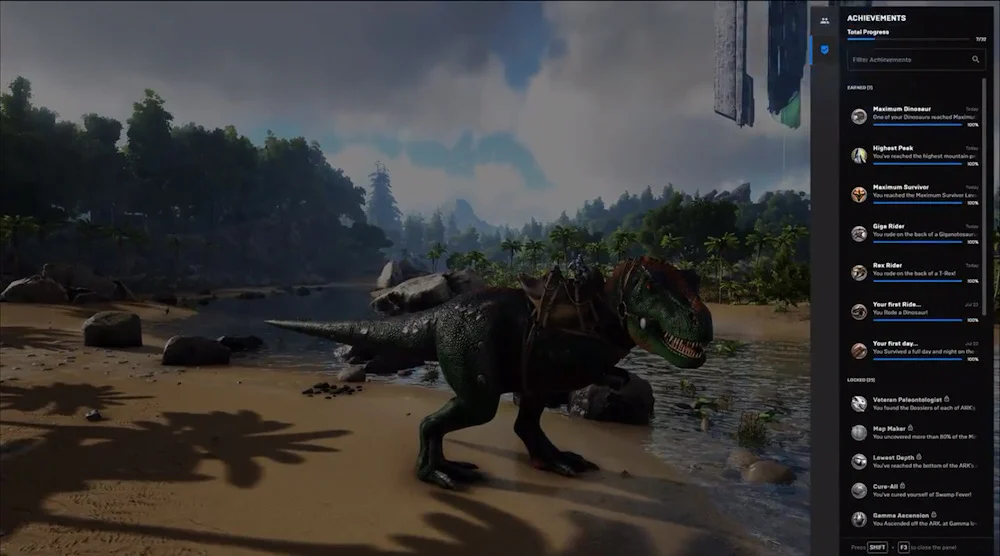The width and height of the screenshot is (1000, 556).
Task: Open the locked Lowest Depth achievement
Action: (915, 461)
